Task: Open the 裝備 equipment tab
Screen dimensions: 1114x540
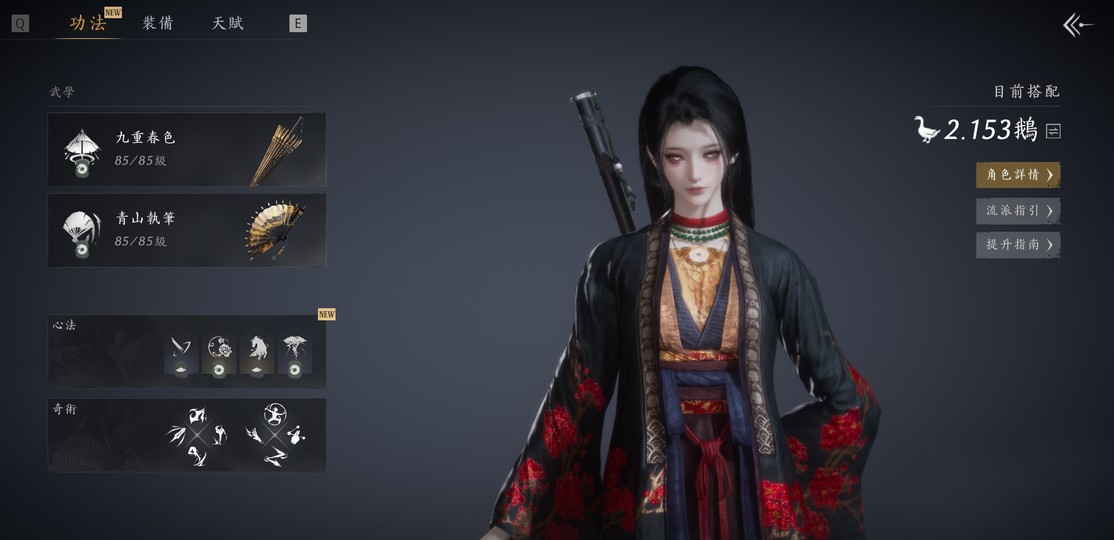Action: click(158, 23)
